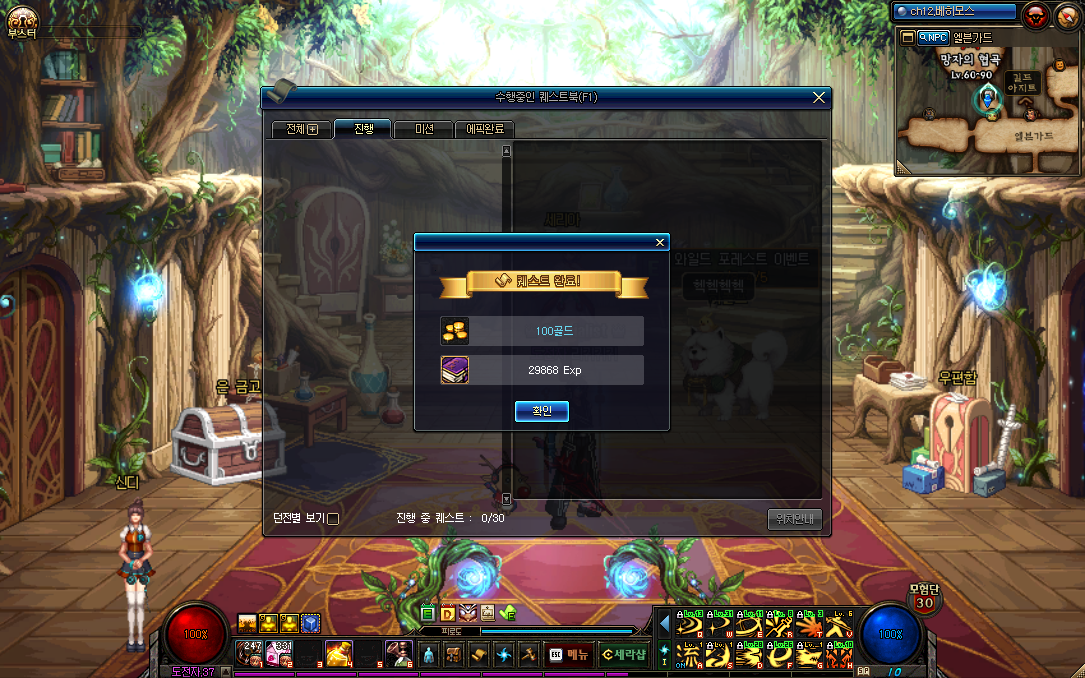Viewport: 1085px width, 678px height.
Task: Open the 부스터 booster icon
Action: coord(21,20)
